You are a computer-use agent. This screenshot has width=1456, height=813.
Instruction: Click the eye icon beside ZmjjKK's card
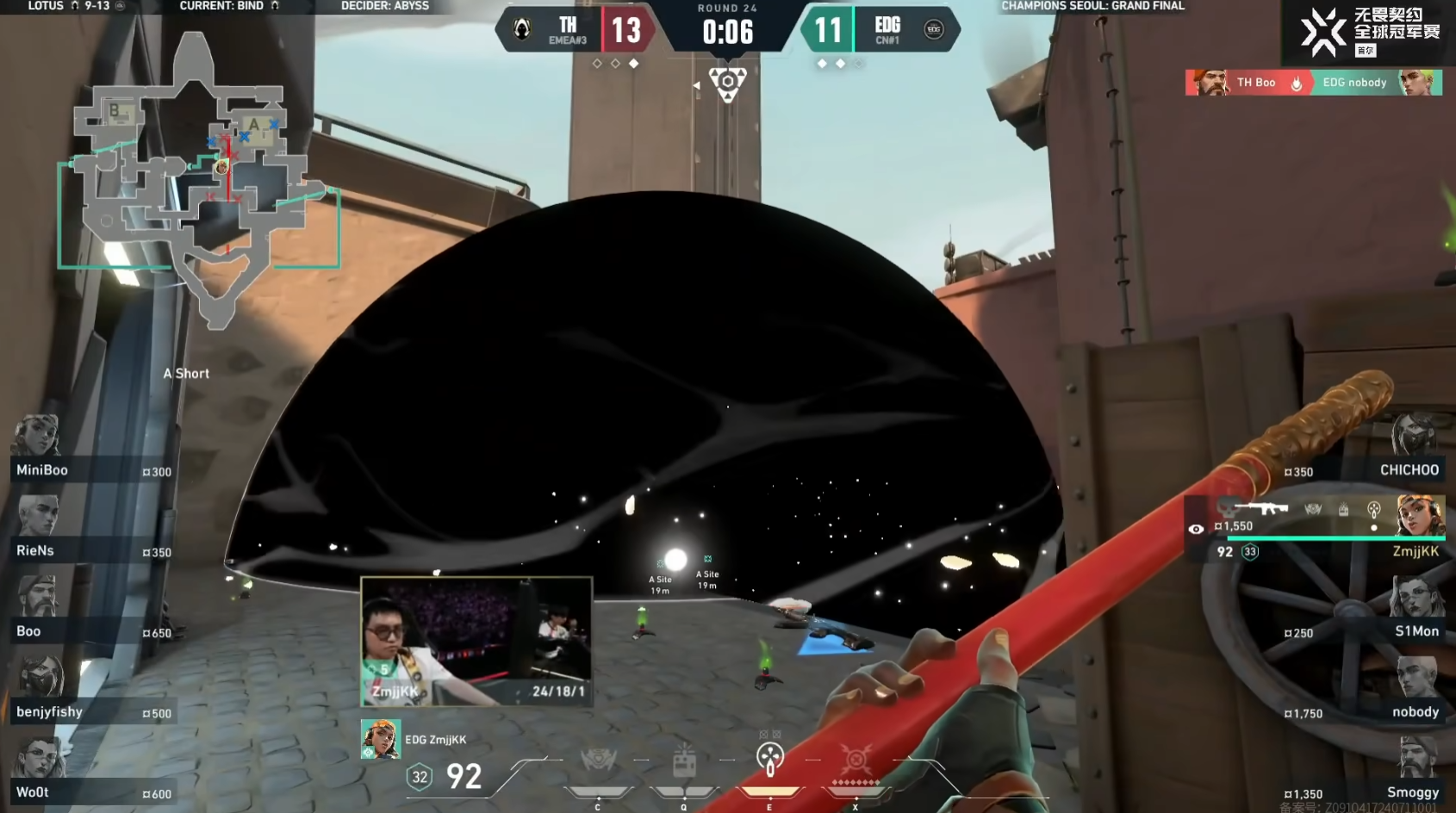pyautogui.click(x=1196, y=529)
